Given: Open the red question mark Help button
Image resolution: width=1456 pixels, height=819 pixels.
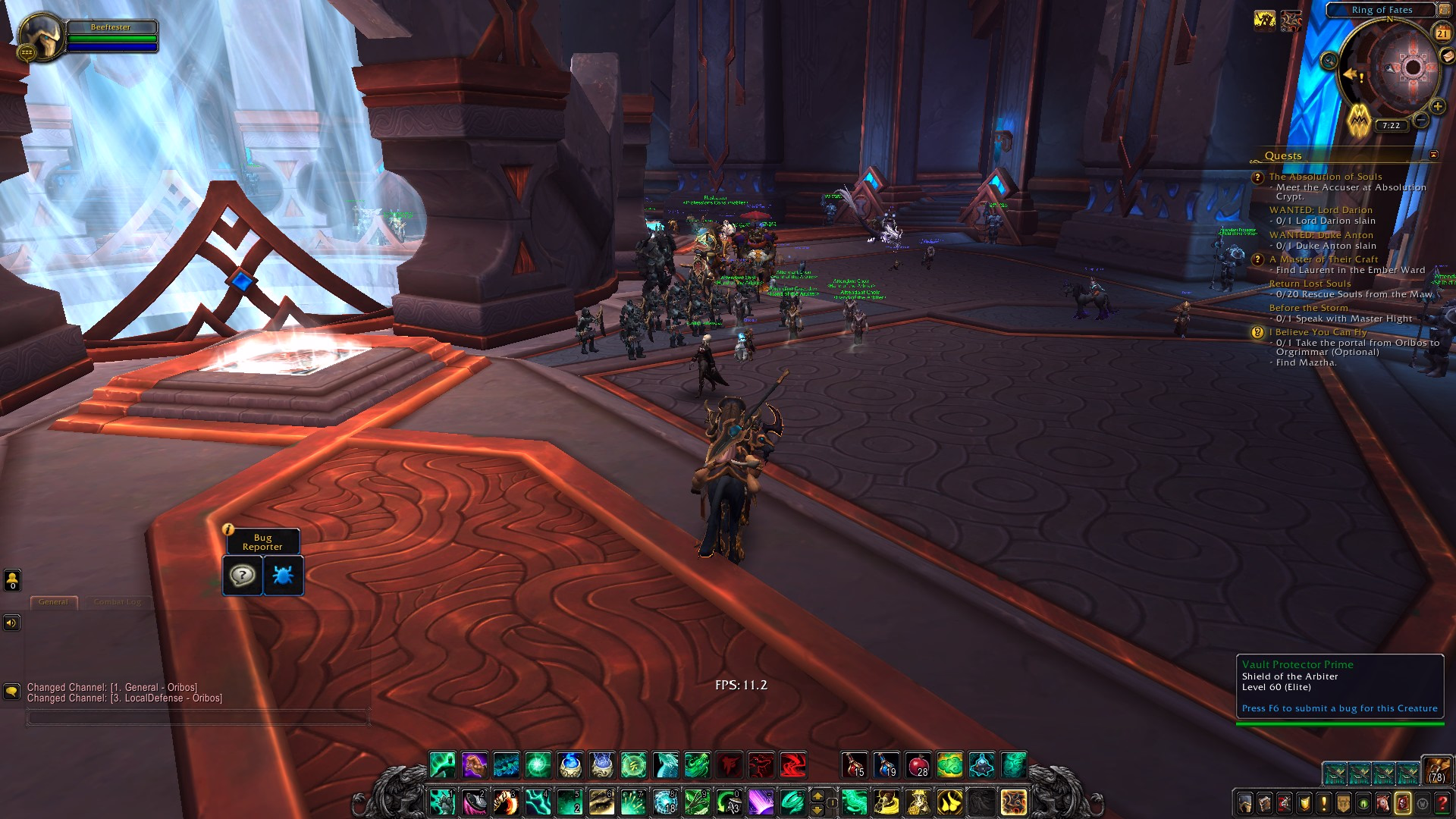Looking at the screenshot, I should coord(1442,803).
